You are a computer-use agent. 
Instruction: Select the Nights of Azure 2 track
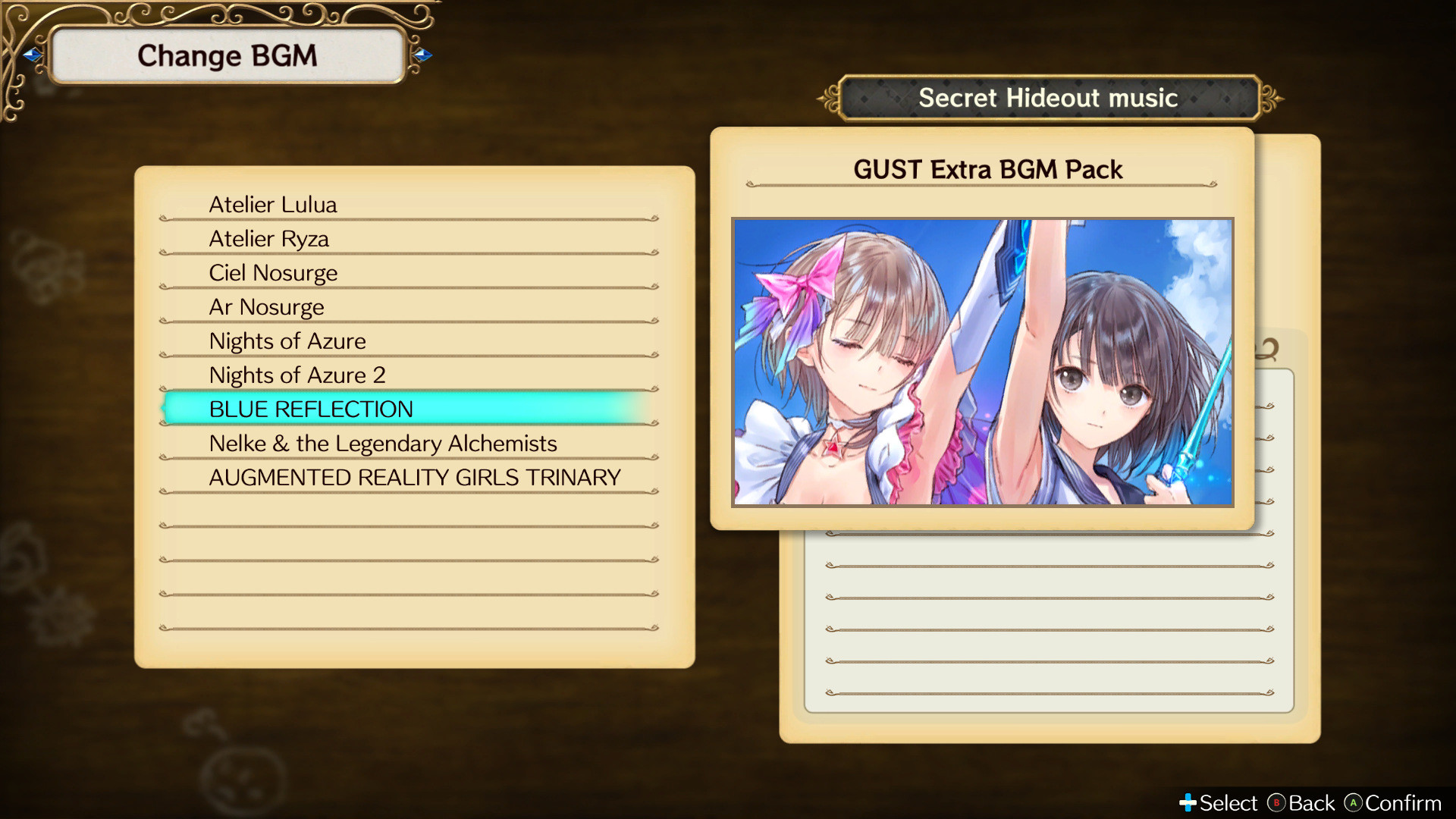(298, 375)
